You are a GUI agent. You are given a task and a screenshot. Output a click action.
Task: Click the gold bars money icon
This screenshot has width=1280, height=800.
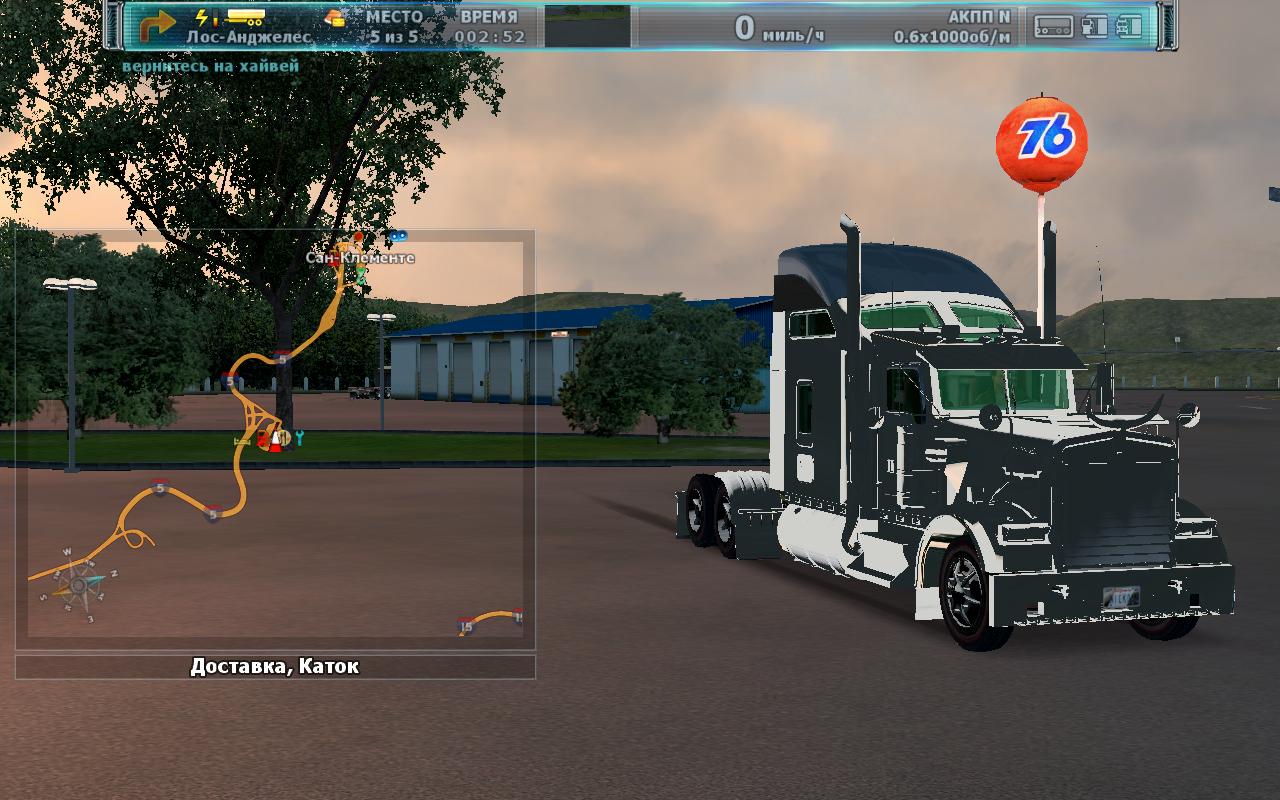point(336,17)
